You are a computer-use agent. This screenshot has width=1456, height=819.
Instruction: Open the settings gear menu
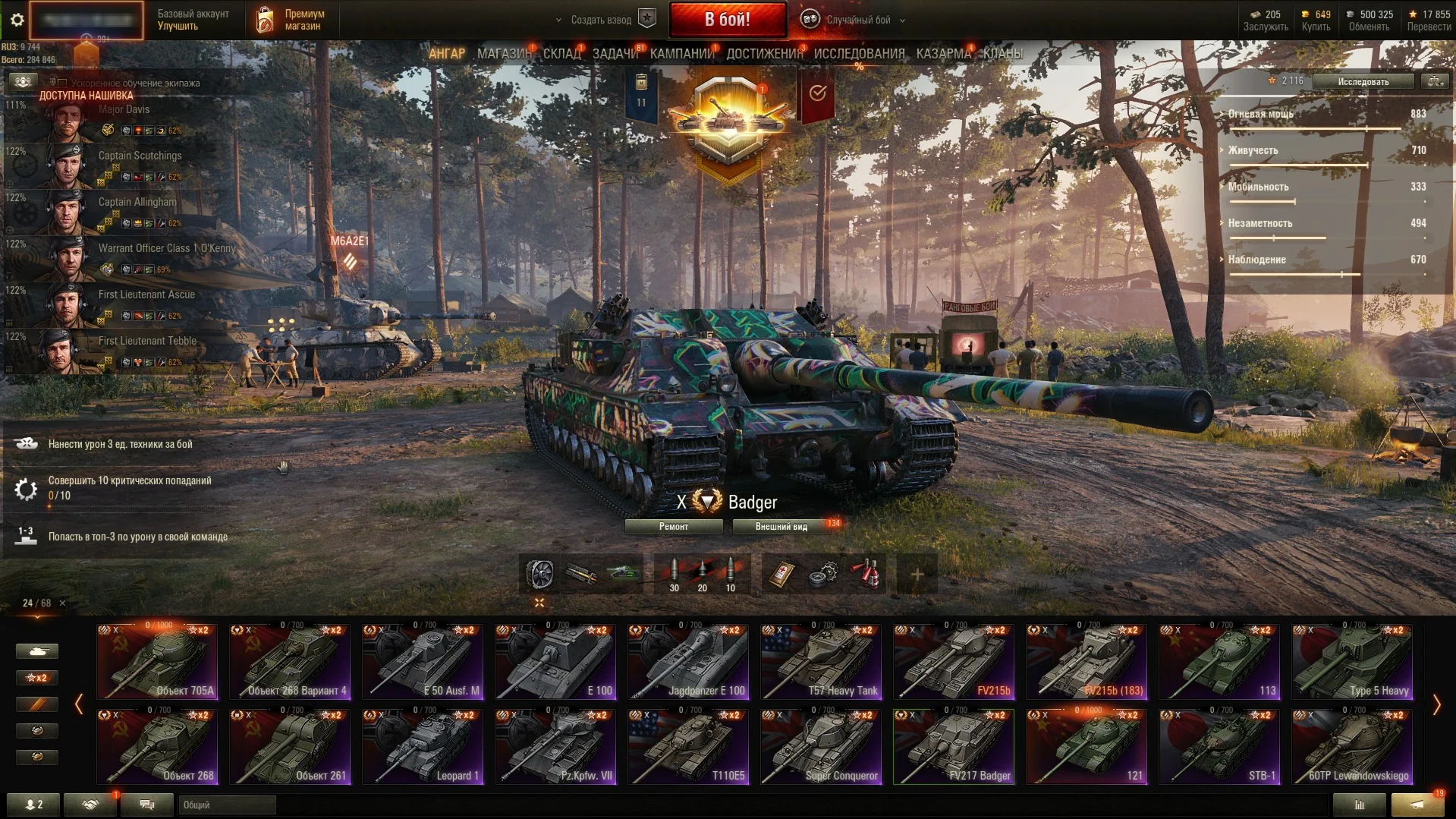17,20
